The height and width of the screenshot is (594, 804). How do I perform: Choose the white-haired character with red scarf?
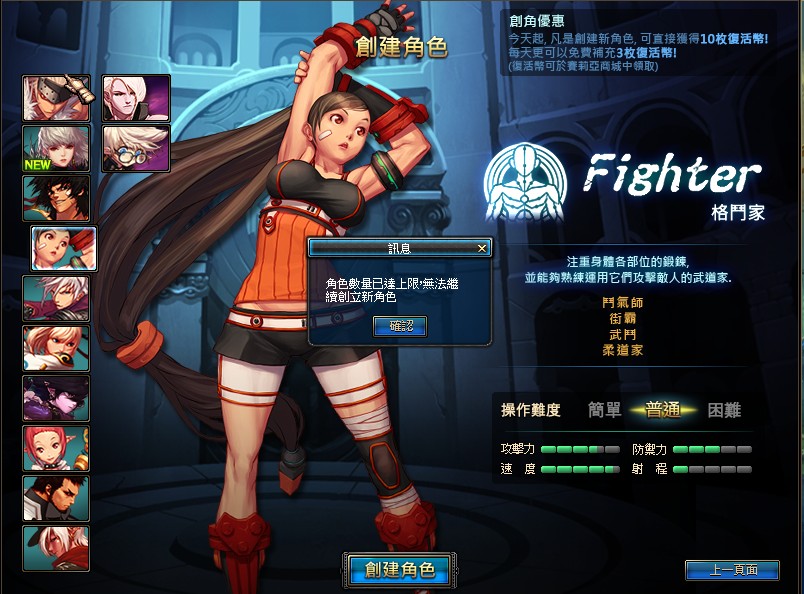click(x=57, y=548)
